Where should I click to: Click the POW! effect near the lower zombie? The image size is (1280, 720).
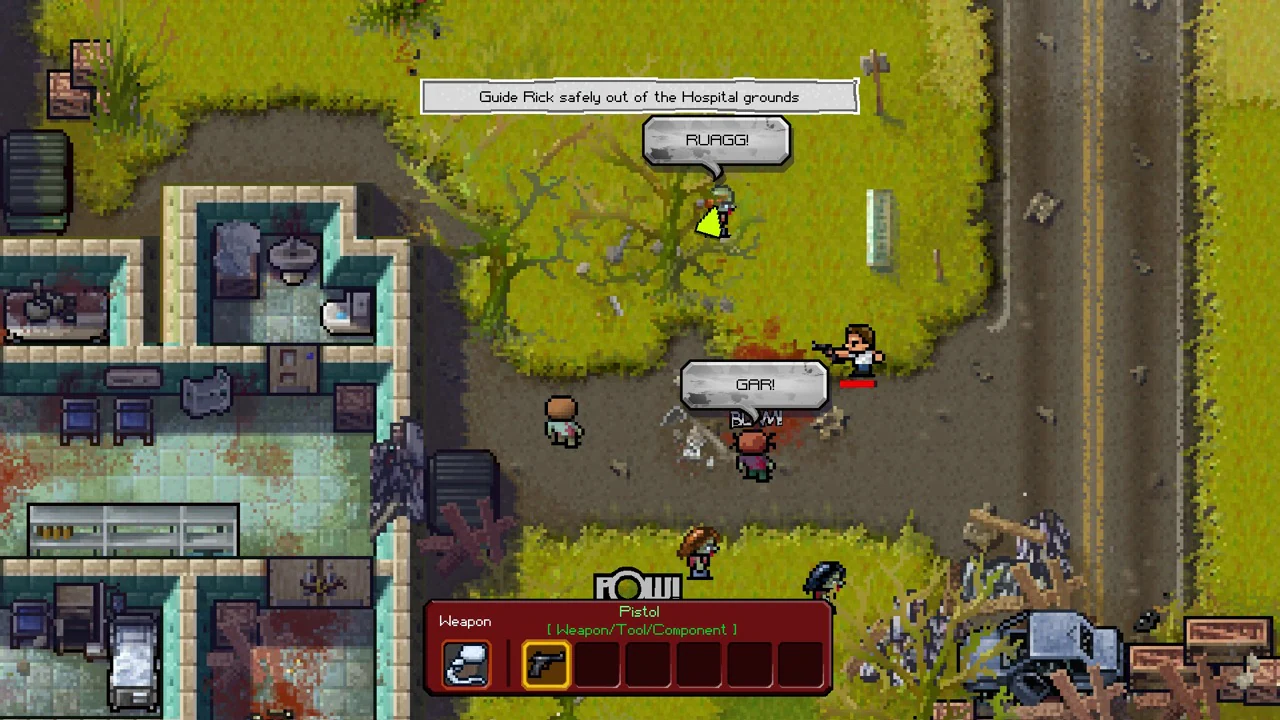[x=638, y=585]
